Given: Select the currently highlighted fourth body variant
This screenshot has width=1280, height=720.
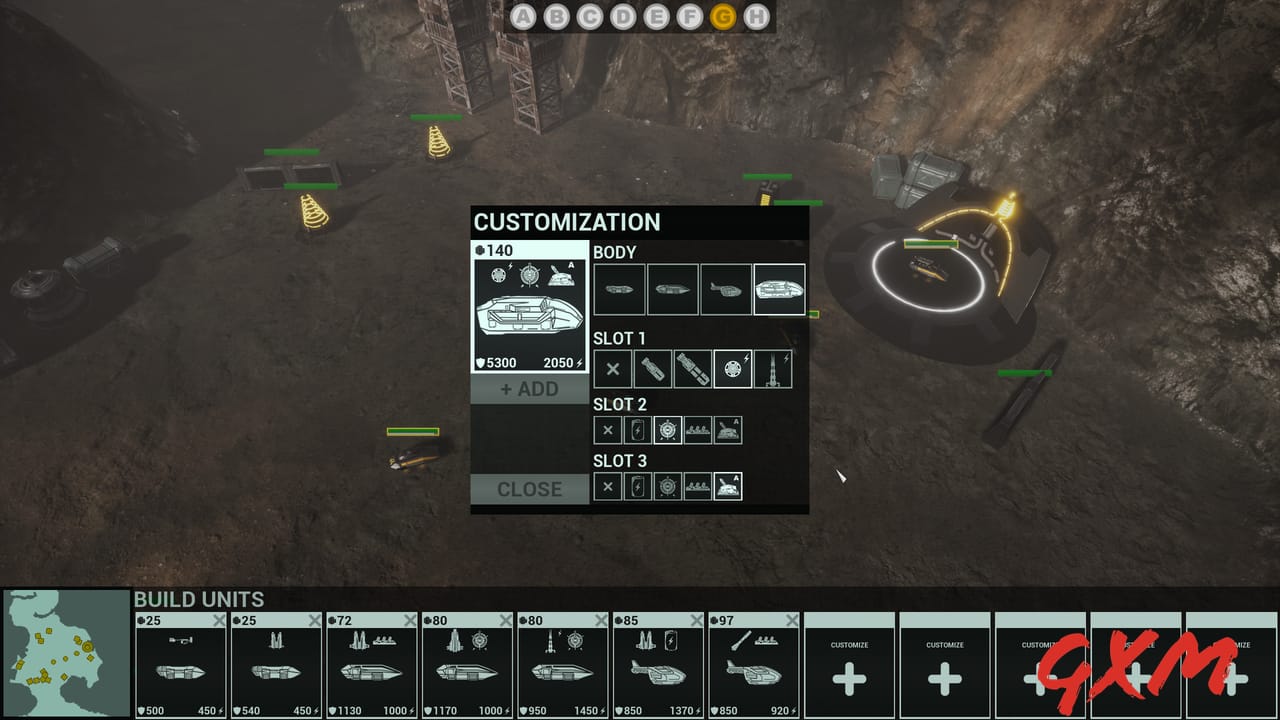Looking at the screenshot, I should 780,288.
